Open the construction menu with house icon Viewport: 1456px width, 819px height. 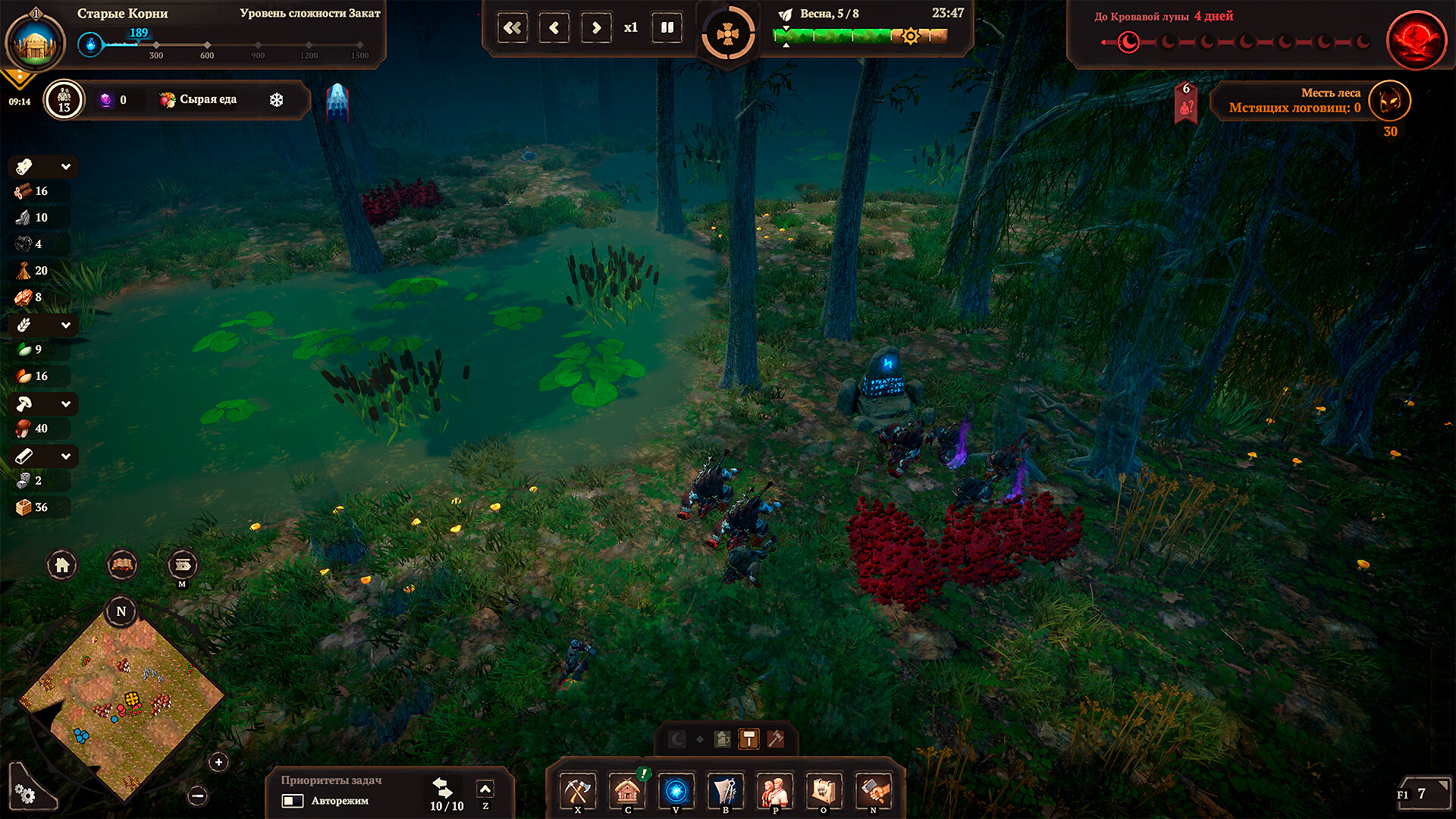628,791
